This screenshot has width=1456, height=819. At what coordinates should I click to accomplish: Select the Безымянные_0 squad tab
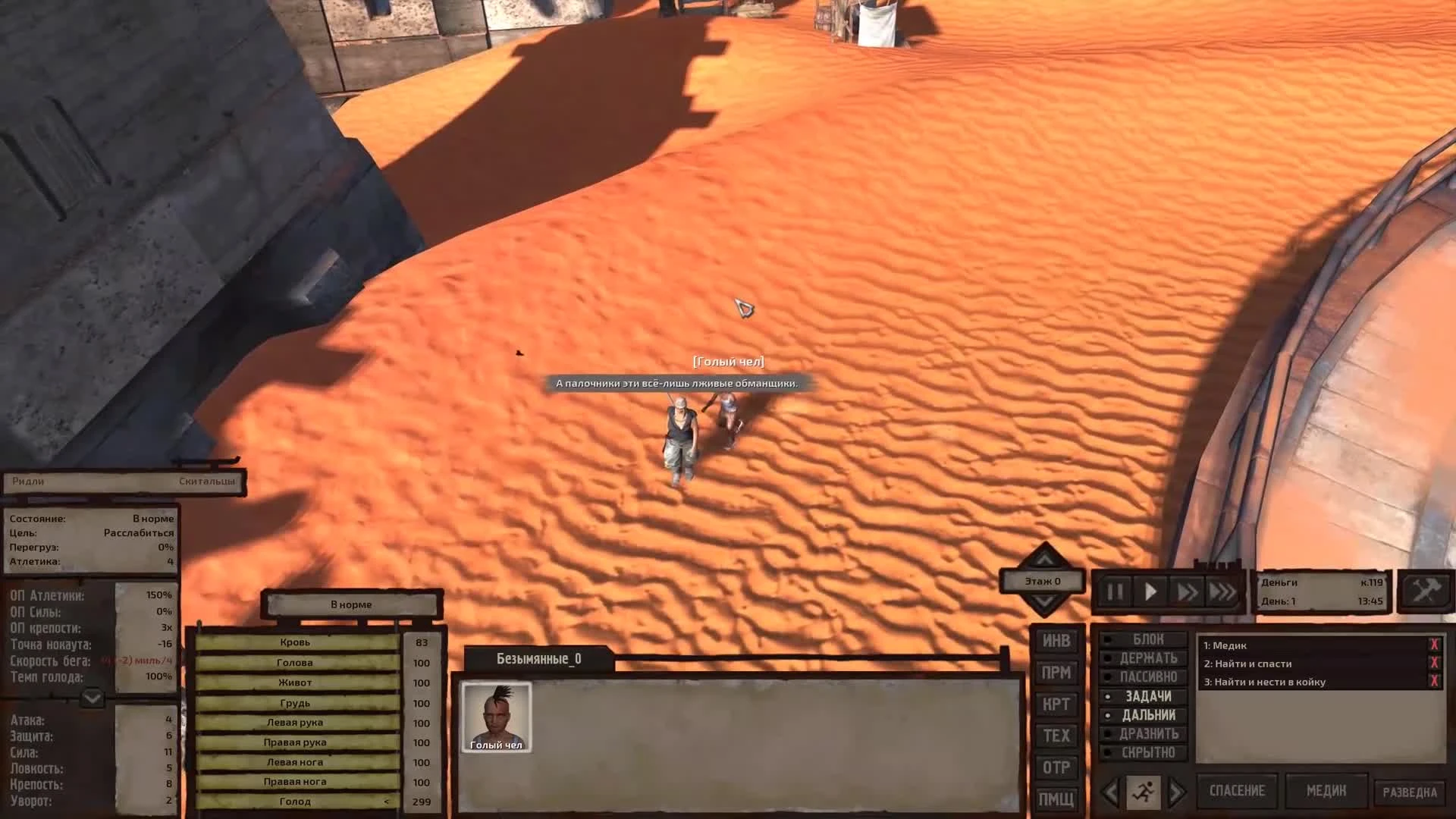(540, 659)
